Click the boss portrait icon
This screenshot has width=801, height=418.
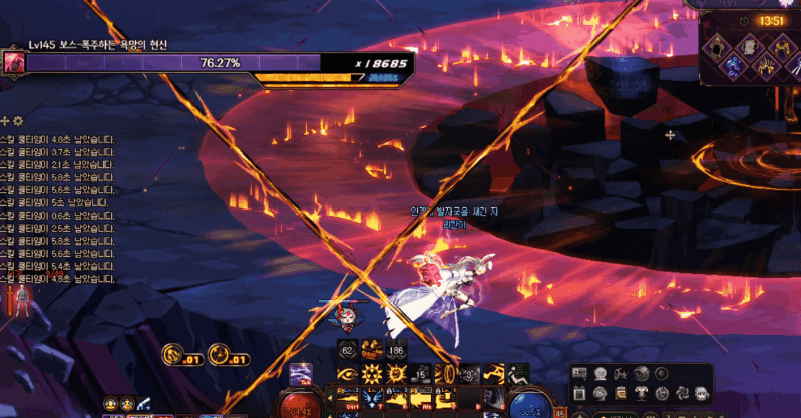(14, 62)
